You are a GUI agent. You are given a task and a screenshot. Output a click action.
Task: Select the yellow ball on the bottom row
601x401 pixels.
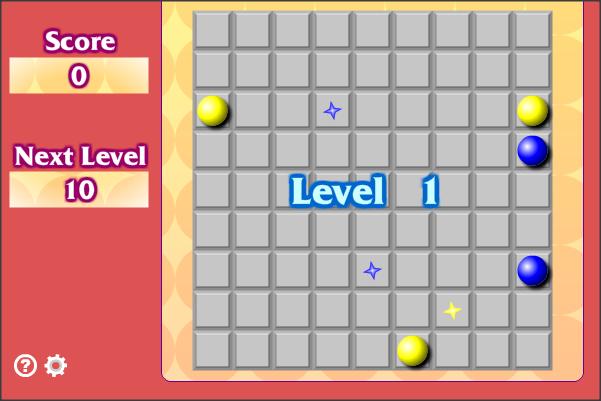click(x=413, y=350)
